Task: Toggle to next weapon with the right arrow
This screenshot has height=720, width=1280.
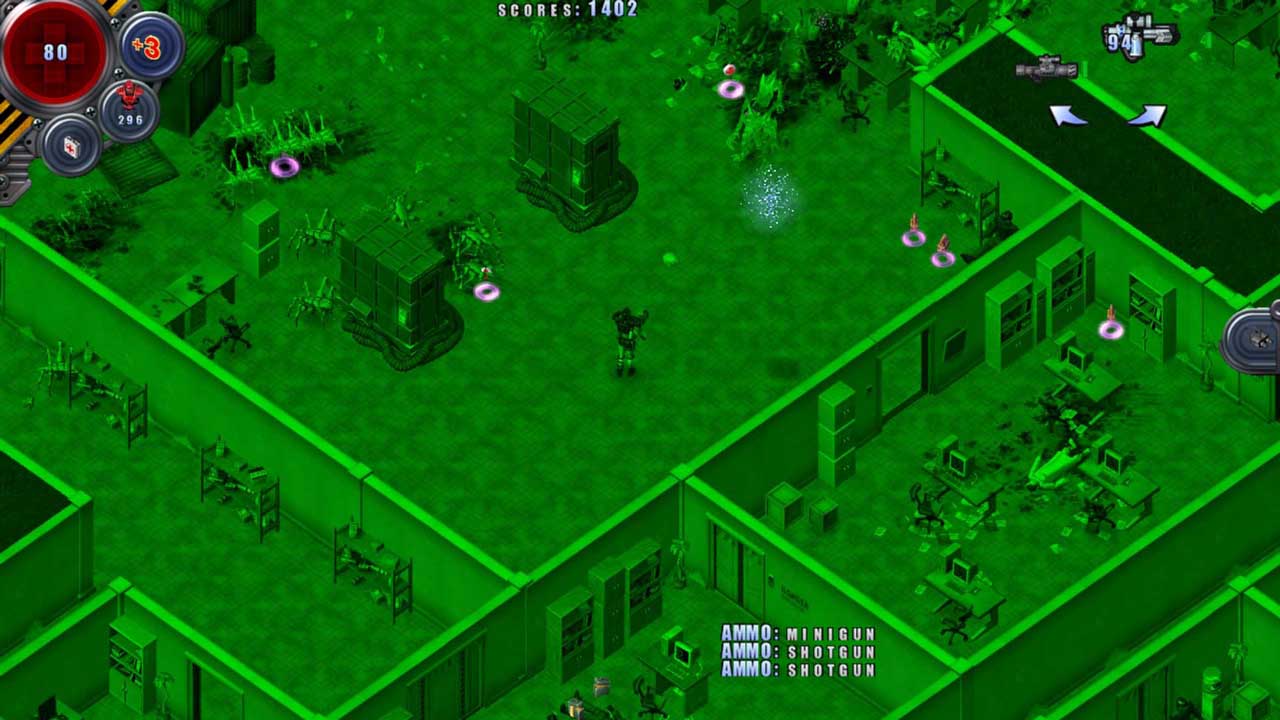Action: tap(1146, 116)
